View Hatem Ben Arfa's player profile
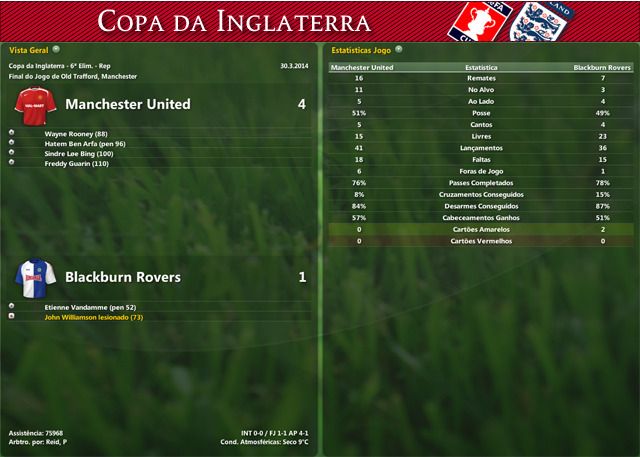Viewport: 640px width, 457px height. pyautogui.click(x=85, y=143)
